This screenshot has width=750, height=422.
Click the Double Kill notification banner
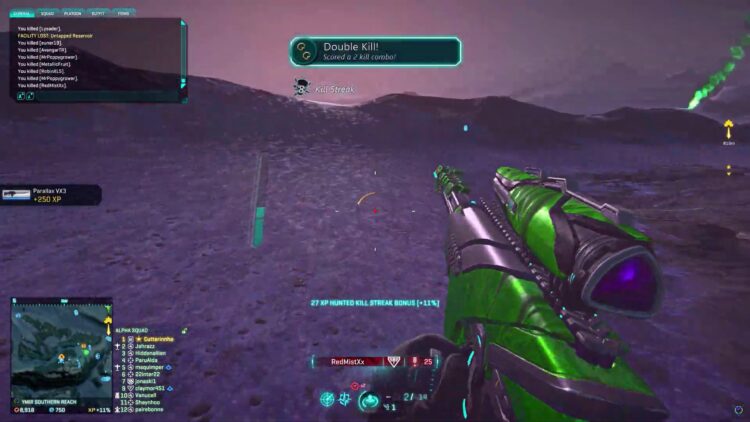point(375,52)
